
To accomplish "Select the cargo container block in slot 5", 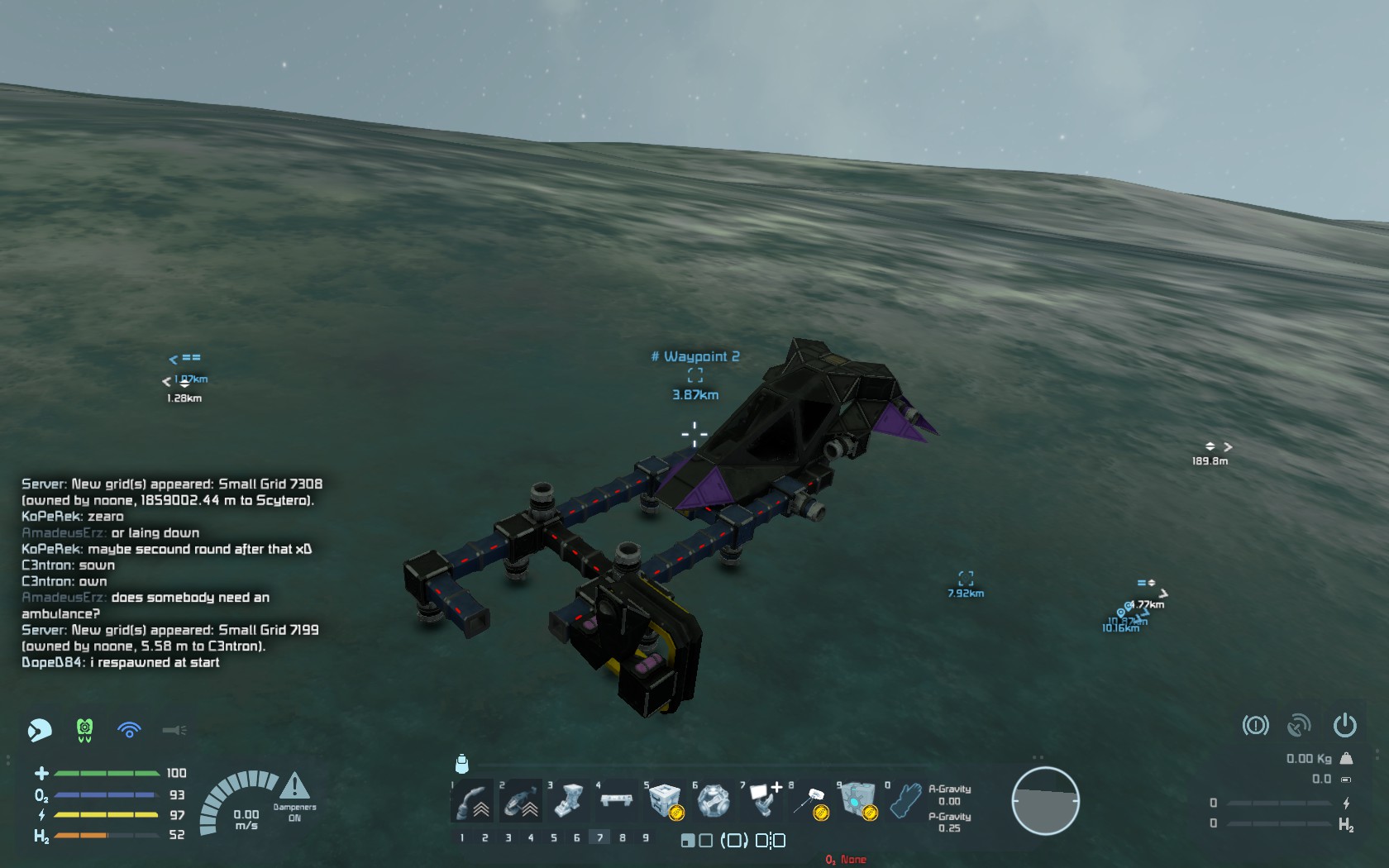I will click(665, 800).
